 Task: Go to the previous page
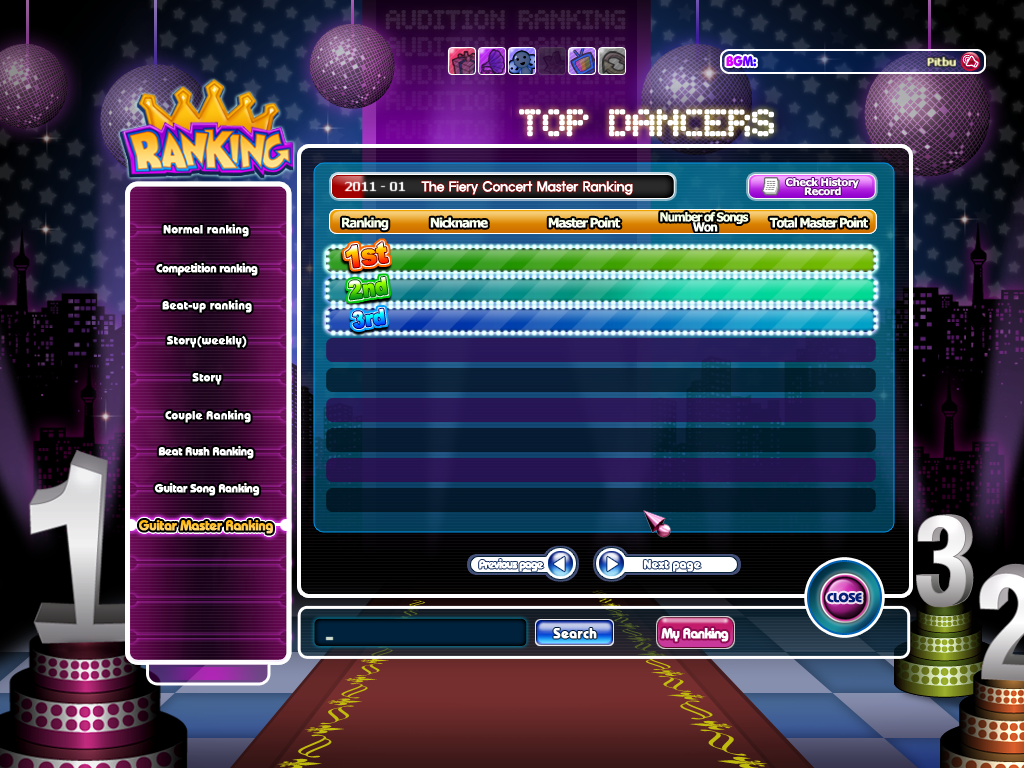point(524,565)
